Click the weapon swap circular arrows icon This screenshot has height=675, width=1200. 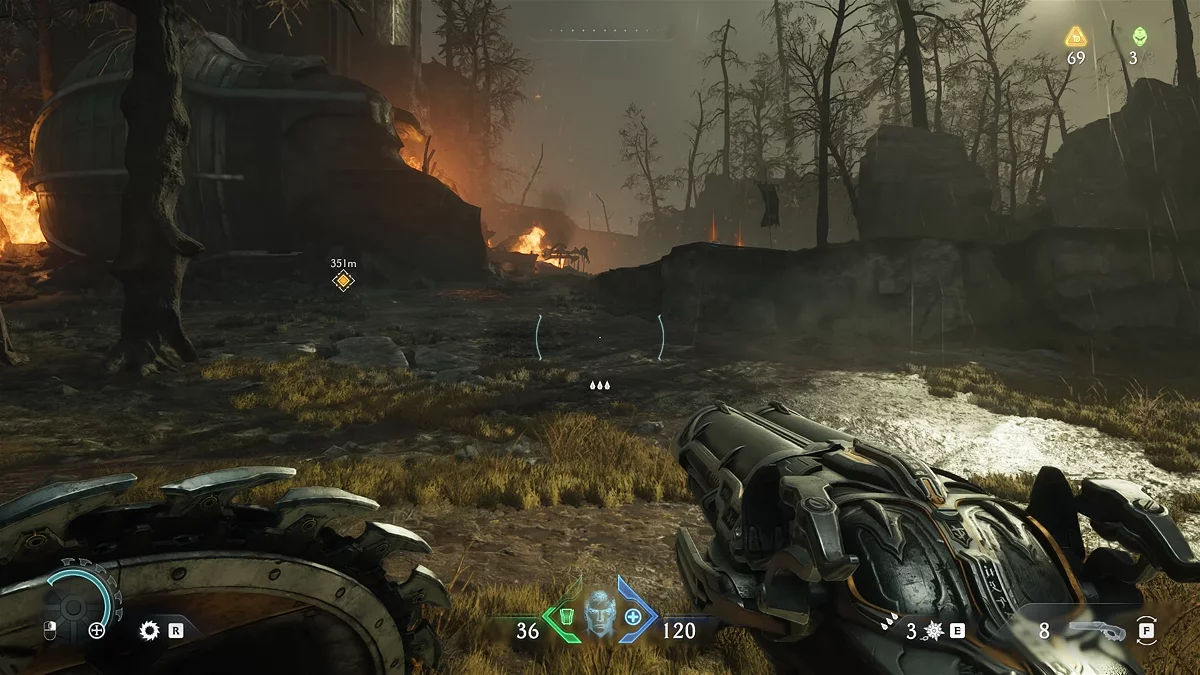(1148, 631)
